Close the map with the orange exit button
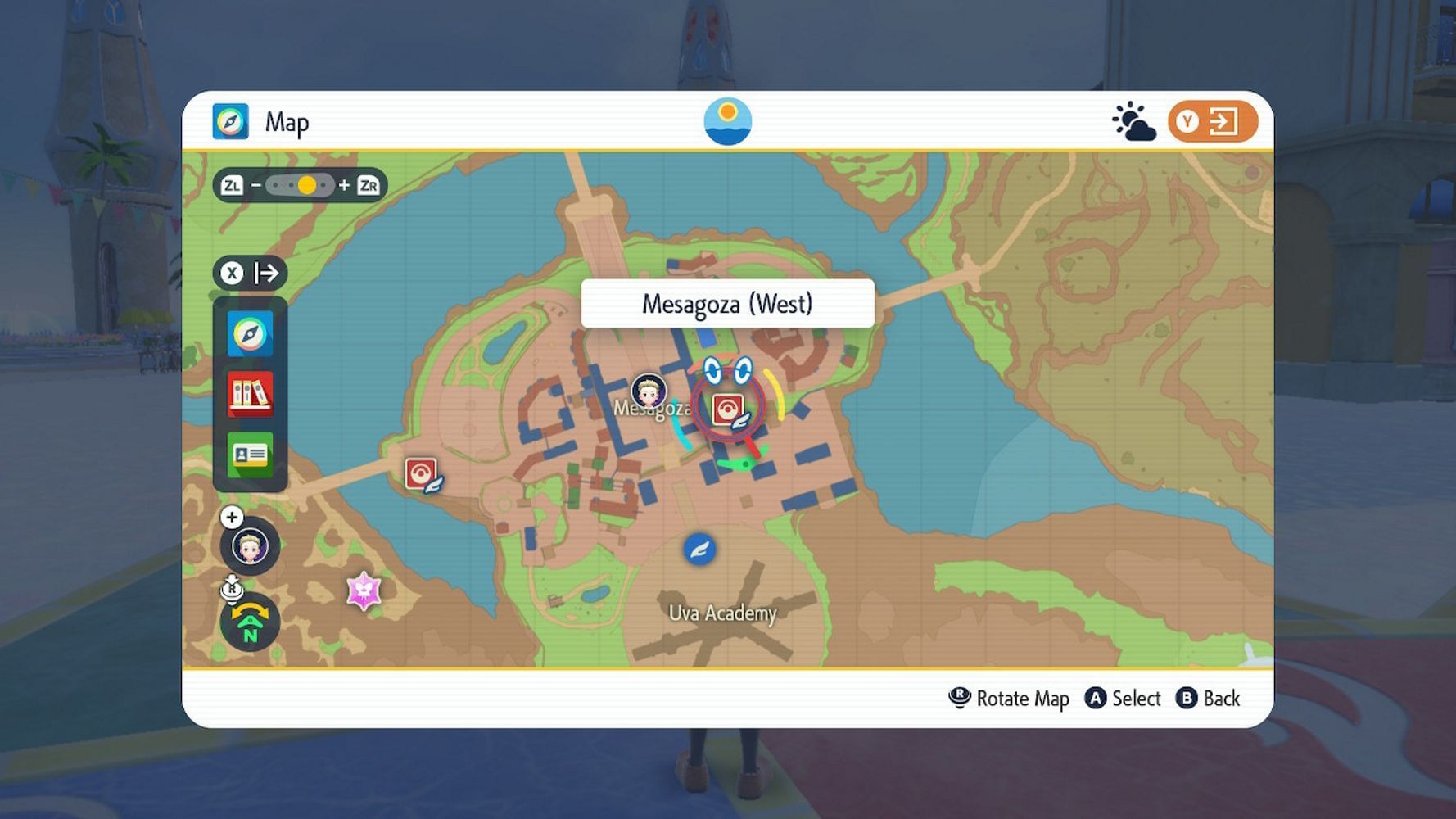Image resolution: width=1456 pixels, height=819 pixels. point(1212,122)
